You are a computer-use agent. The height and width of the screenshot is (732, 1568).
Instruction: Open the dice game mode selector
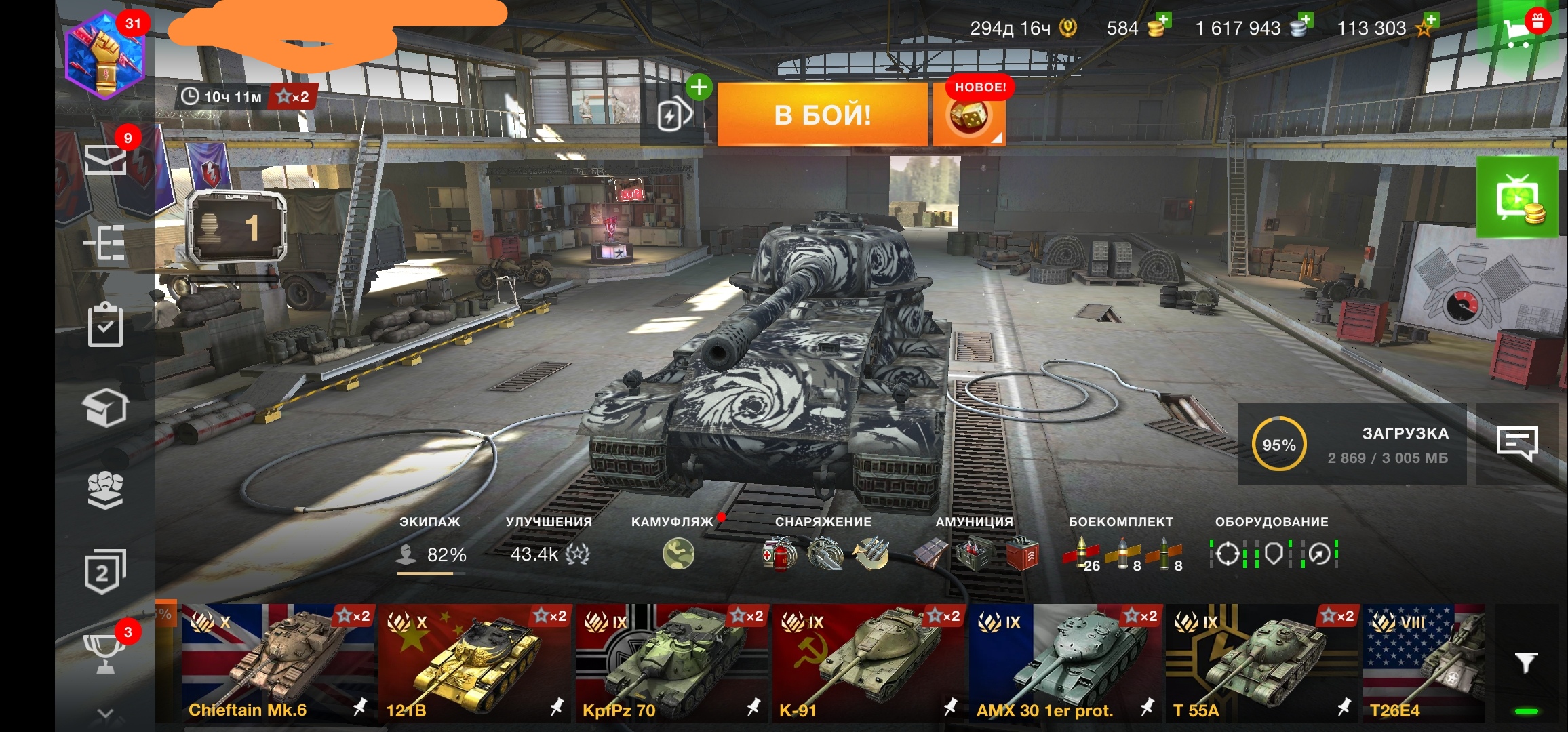click(x=968, y=117)
